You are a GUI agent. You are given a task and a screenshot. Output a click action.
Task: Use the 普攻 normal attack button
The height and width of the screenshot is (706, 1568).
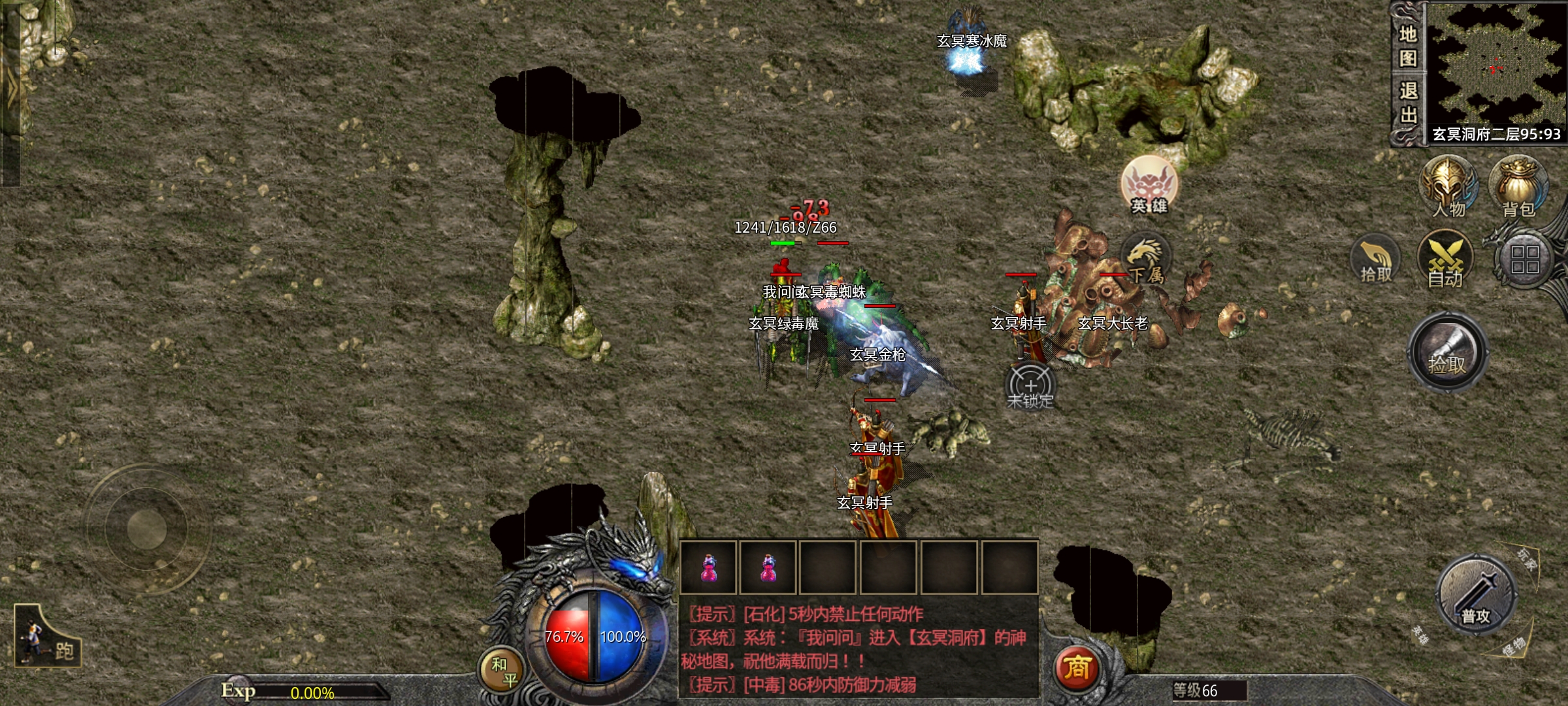coord(1476,595)
